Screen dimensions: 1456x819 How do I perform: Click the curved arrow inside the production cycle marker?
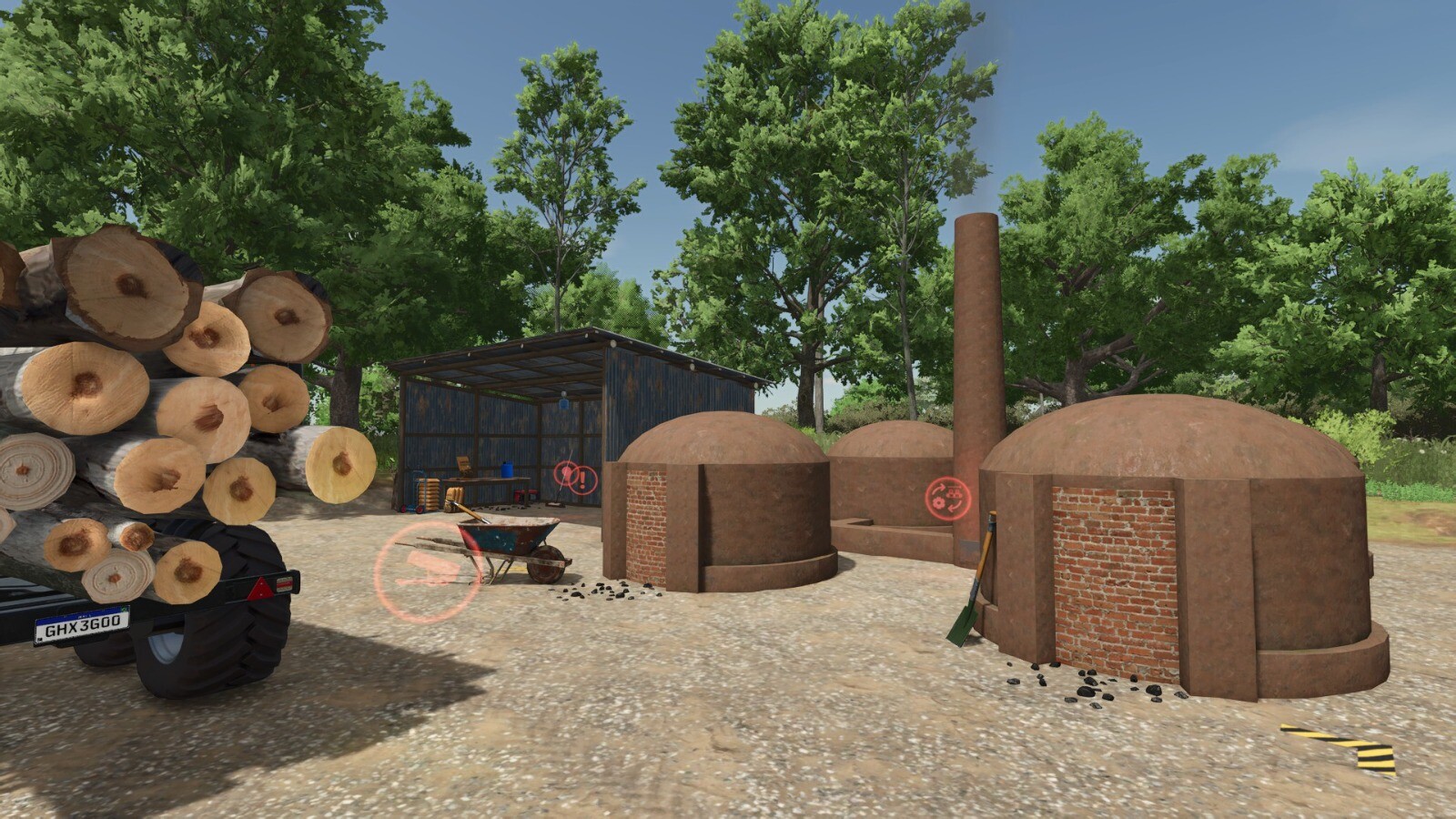[940, 488]
